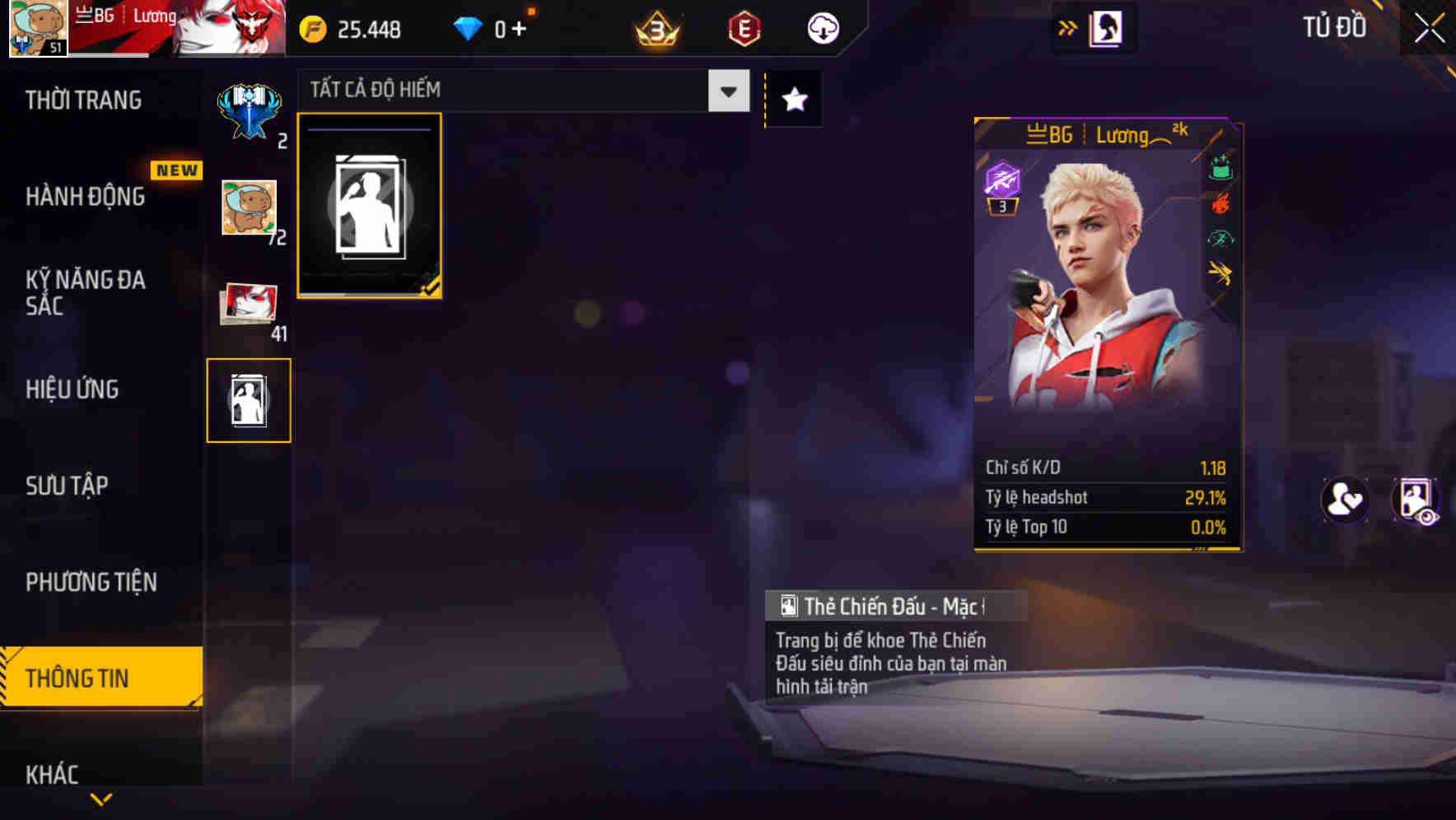Select the battle card currently equipped slot
1456x820 pixels.
coord(370,206)
